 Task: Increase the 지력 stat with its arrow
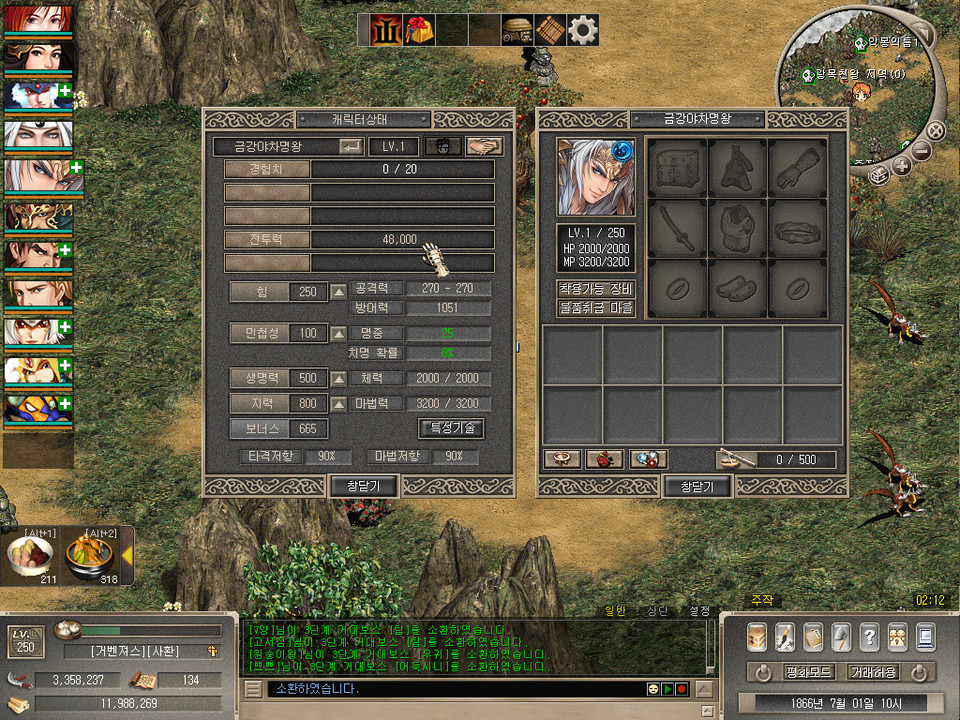[x=339, y=403]
